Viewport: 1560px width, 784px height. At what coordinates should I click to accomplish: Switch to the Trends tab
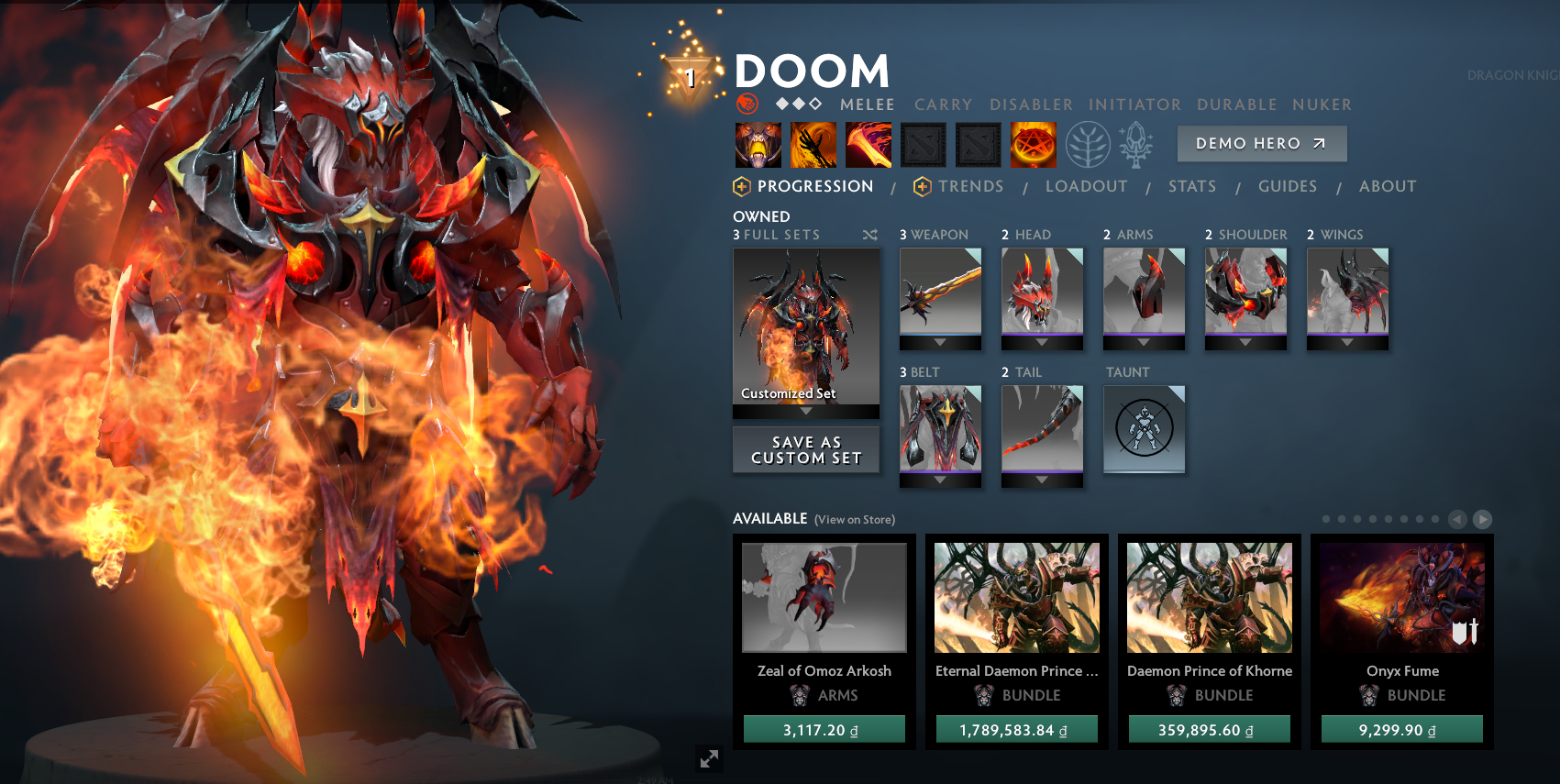tap(971, 186)
